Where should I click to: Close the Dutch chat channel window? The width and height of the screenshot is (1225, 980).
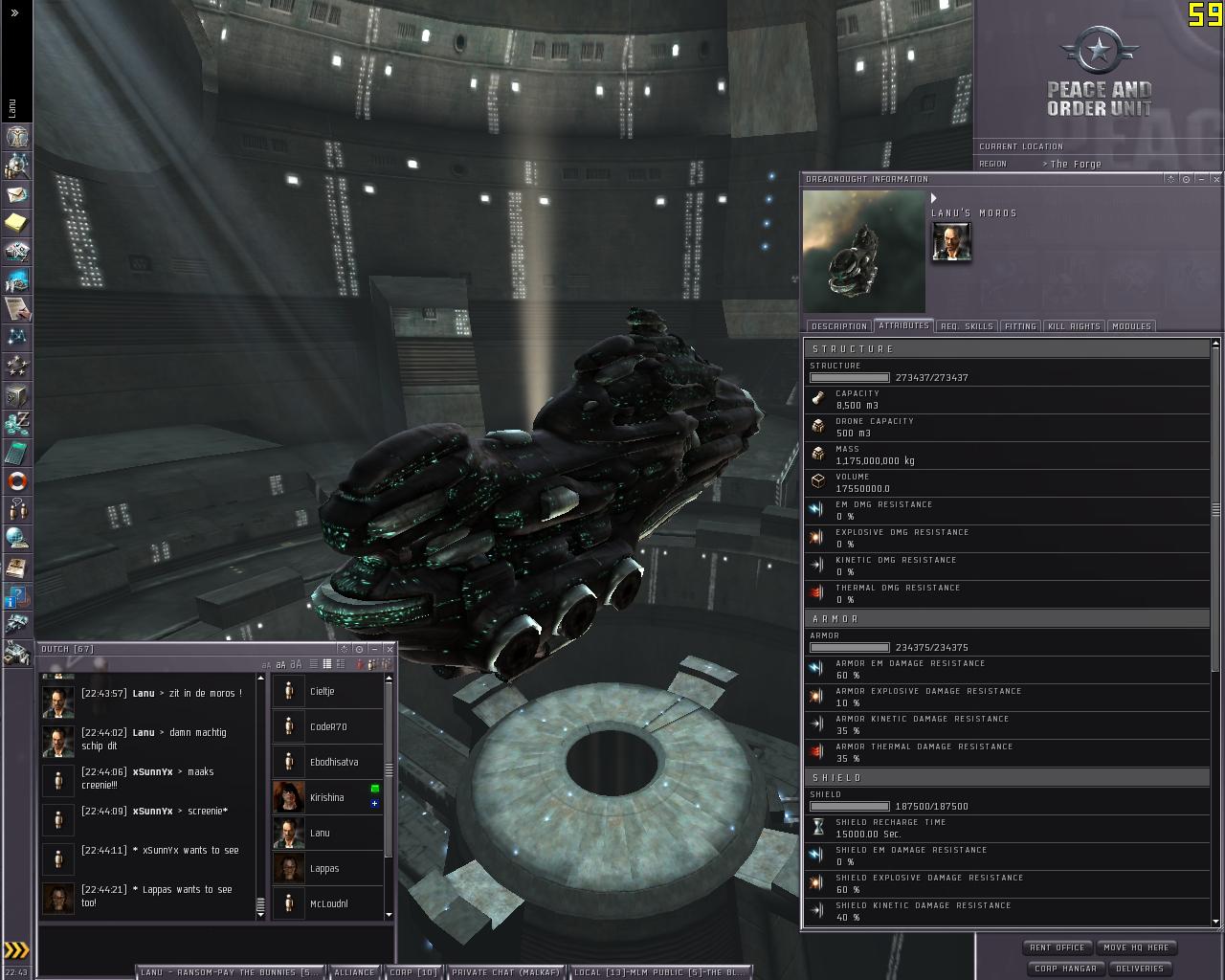[x=390, y=649]
